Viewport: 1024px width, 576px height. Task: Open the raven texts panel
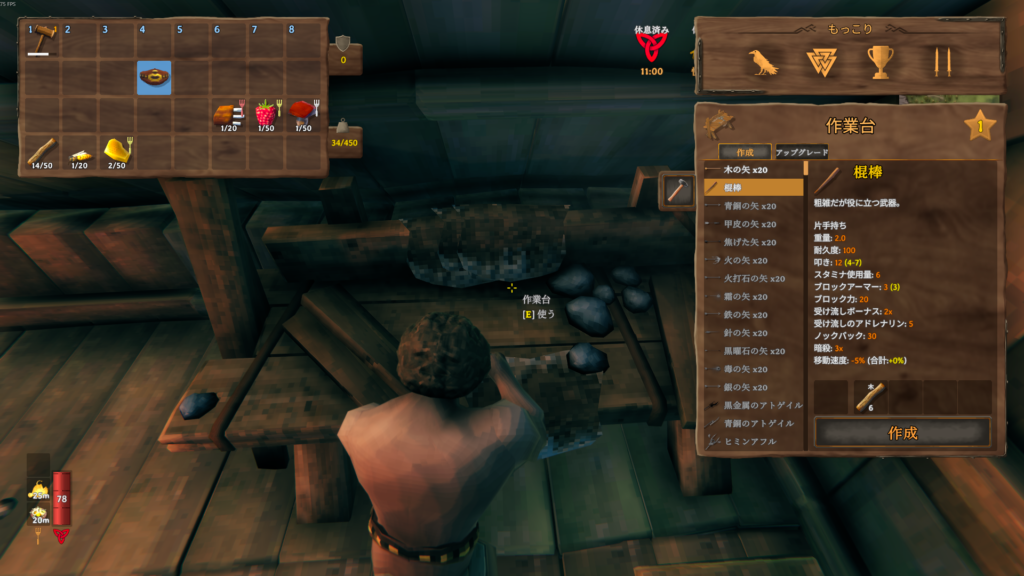[764, 63]
